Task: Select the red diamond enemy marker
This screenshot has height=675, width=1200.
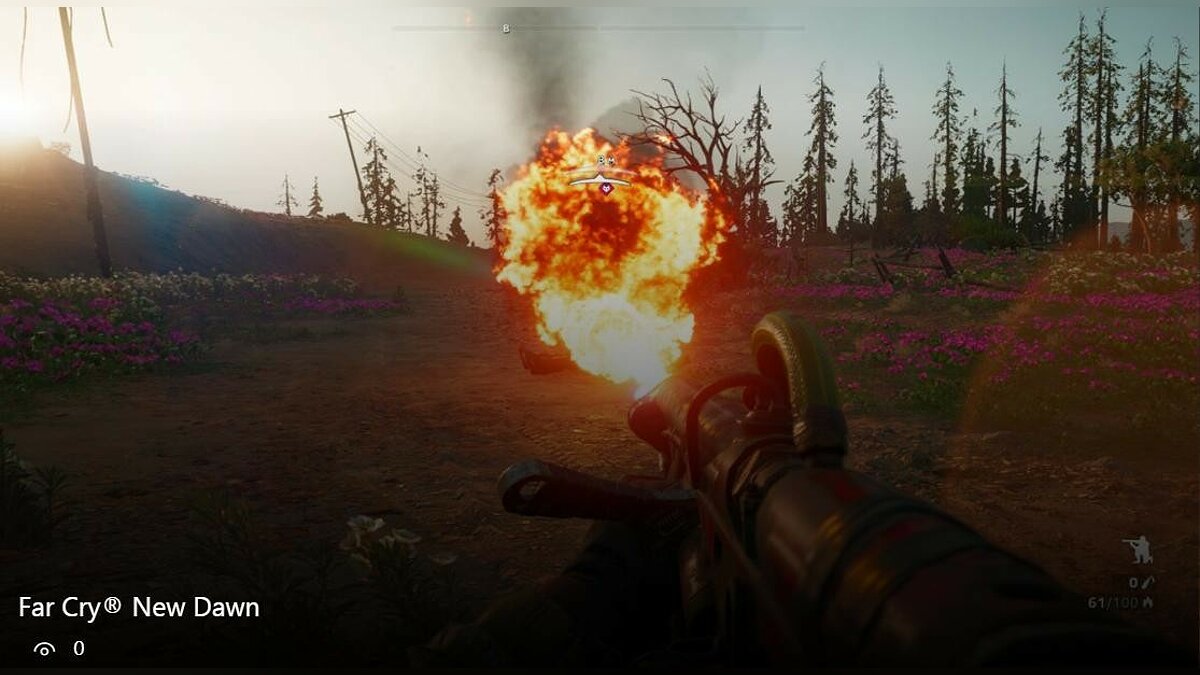Action: pyautogui.click(x=605, y=186)
